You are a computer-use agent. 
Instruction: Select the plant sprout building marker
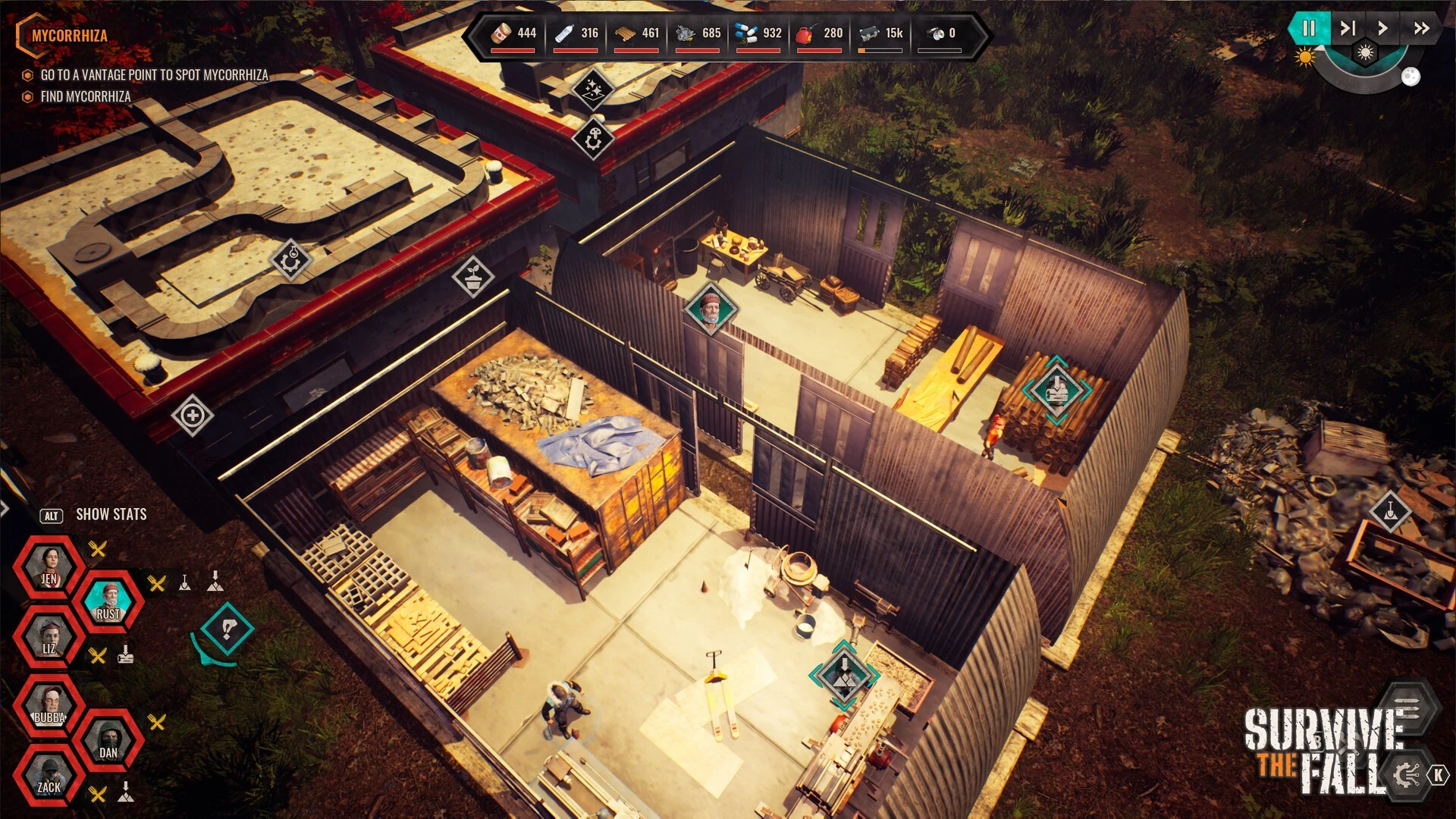tap(473, 277)
